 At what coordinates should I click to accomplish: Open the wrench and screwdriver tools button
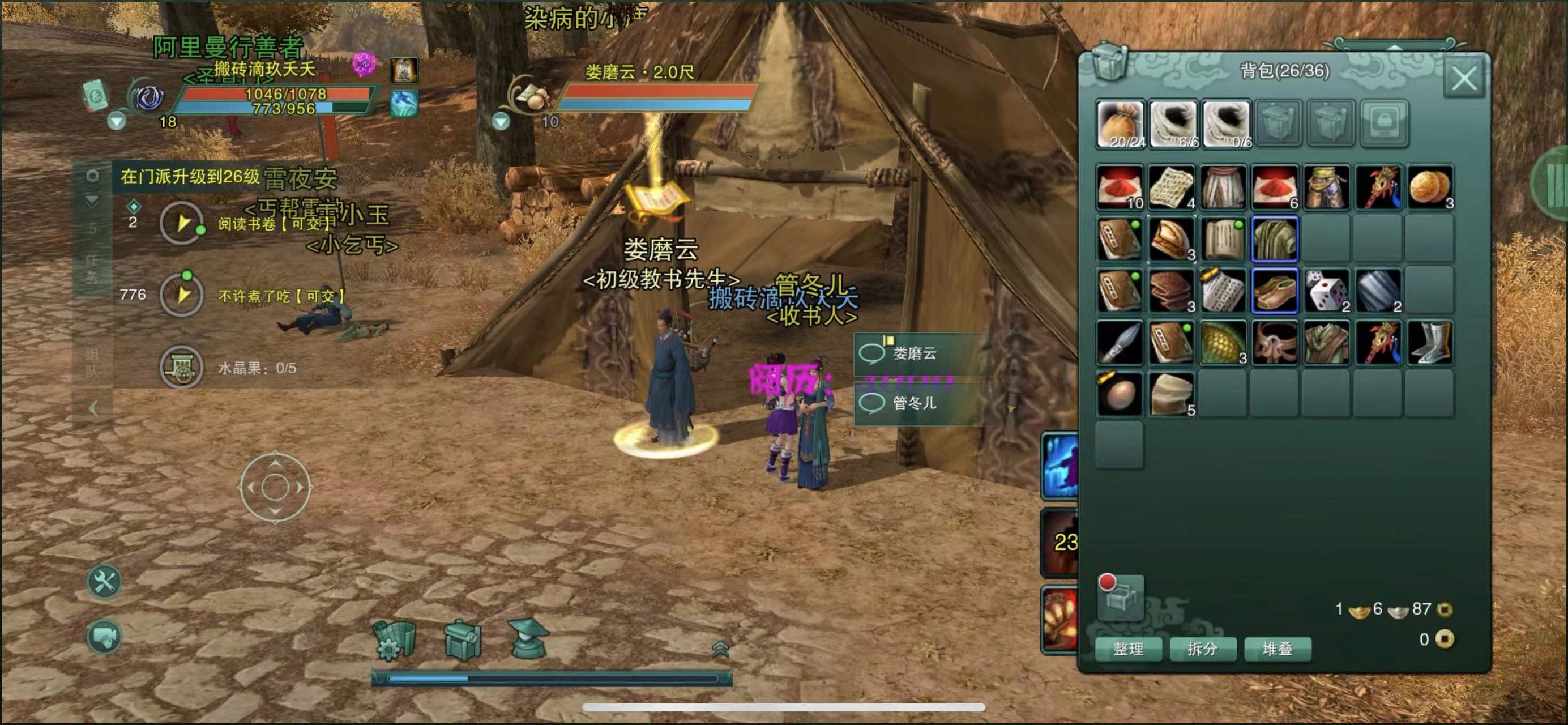(105, 581)
